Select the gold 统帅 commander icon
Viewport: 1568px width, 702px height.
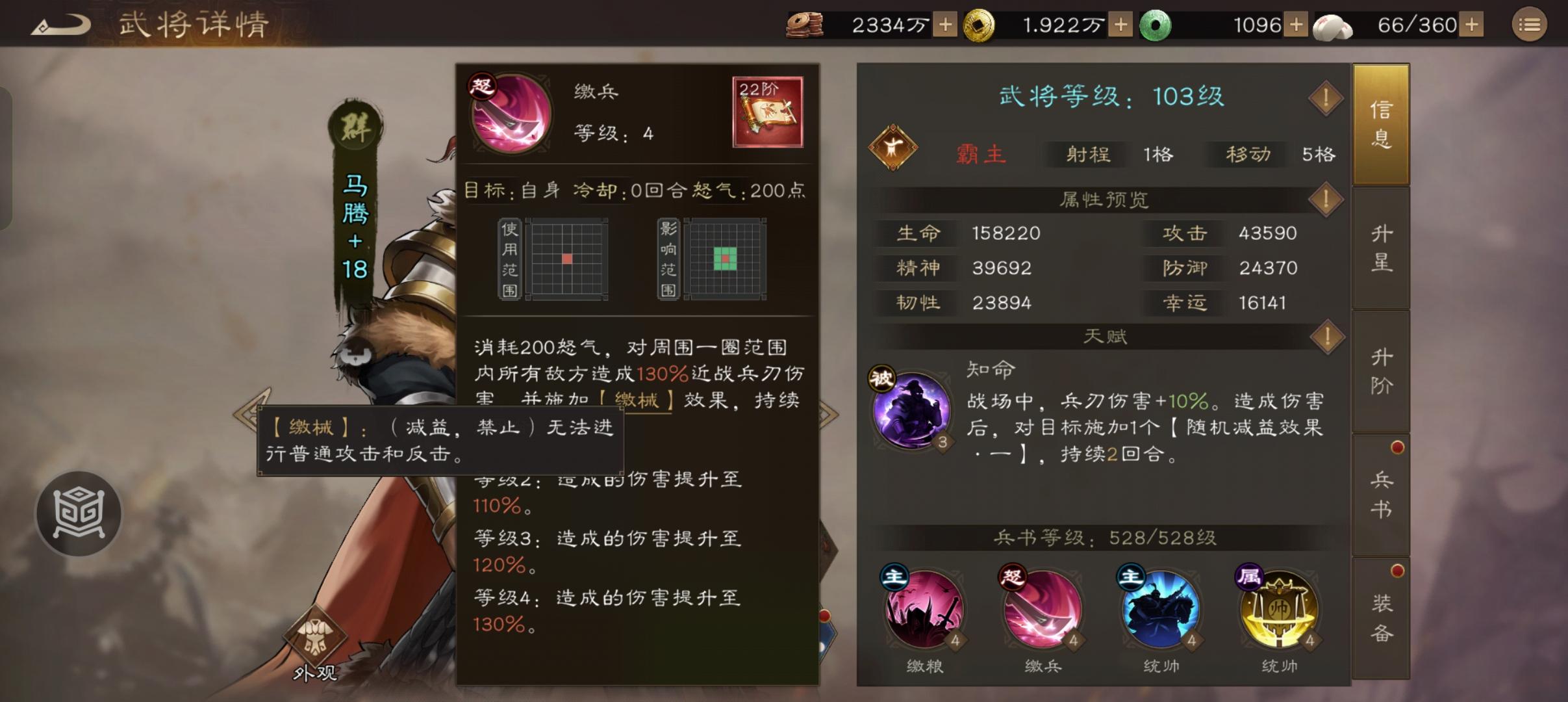click(x=1278, y=612)
